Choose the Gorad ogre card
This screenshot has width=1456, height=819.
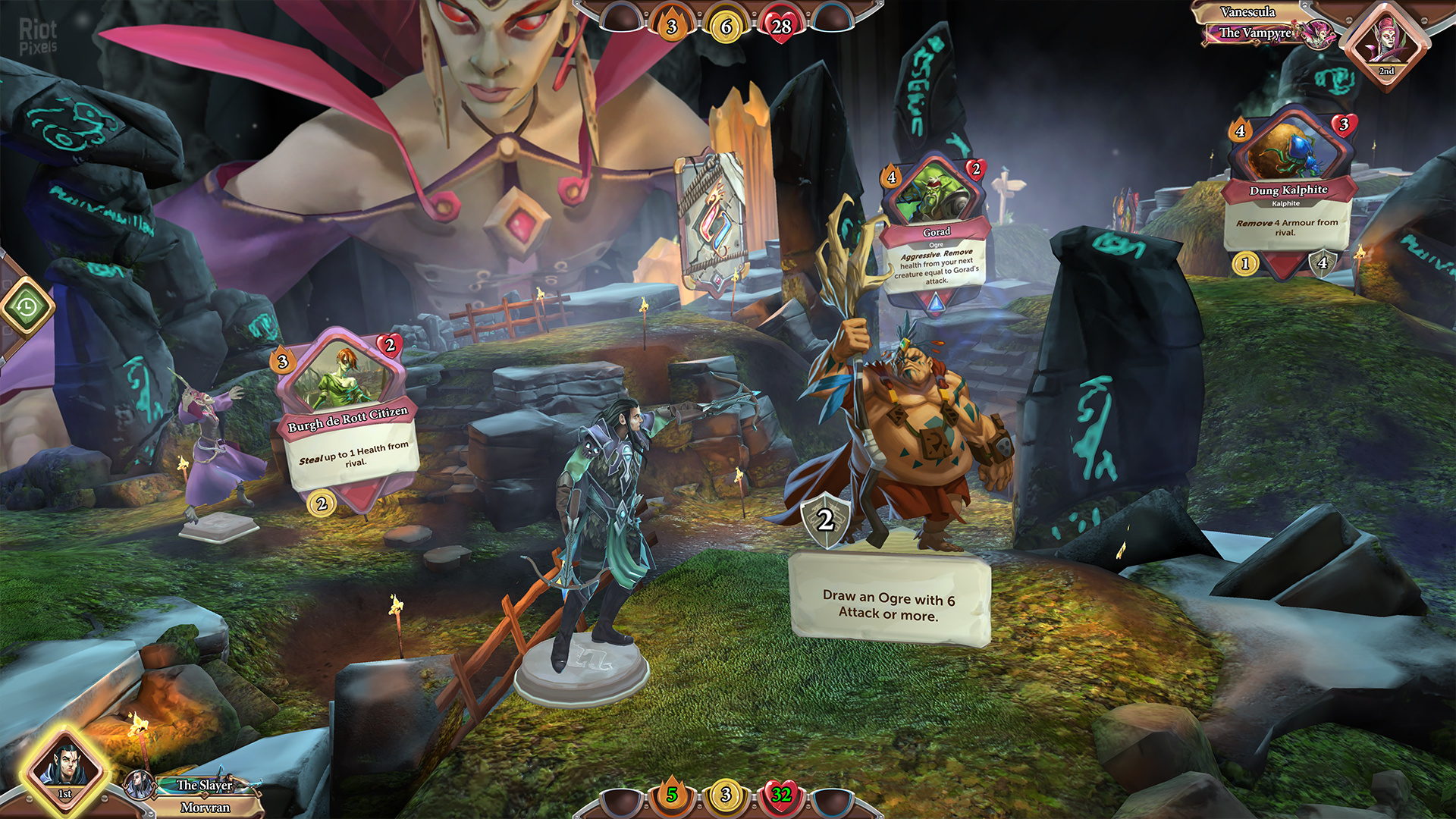click(x=936, y=231)
